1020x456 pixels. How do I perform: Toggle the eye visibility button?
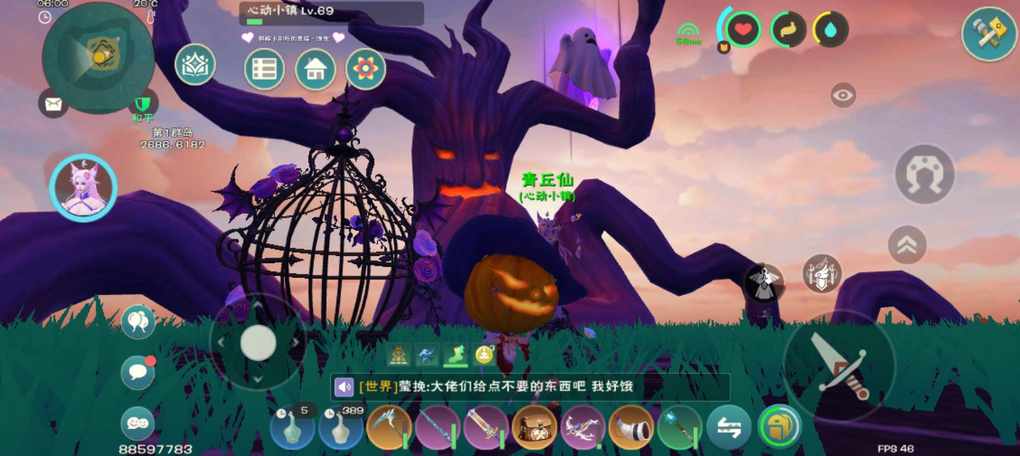pyautogui.click(x=843, y=95)
